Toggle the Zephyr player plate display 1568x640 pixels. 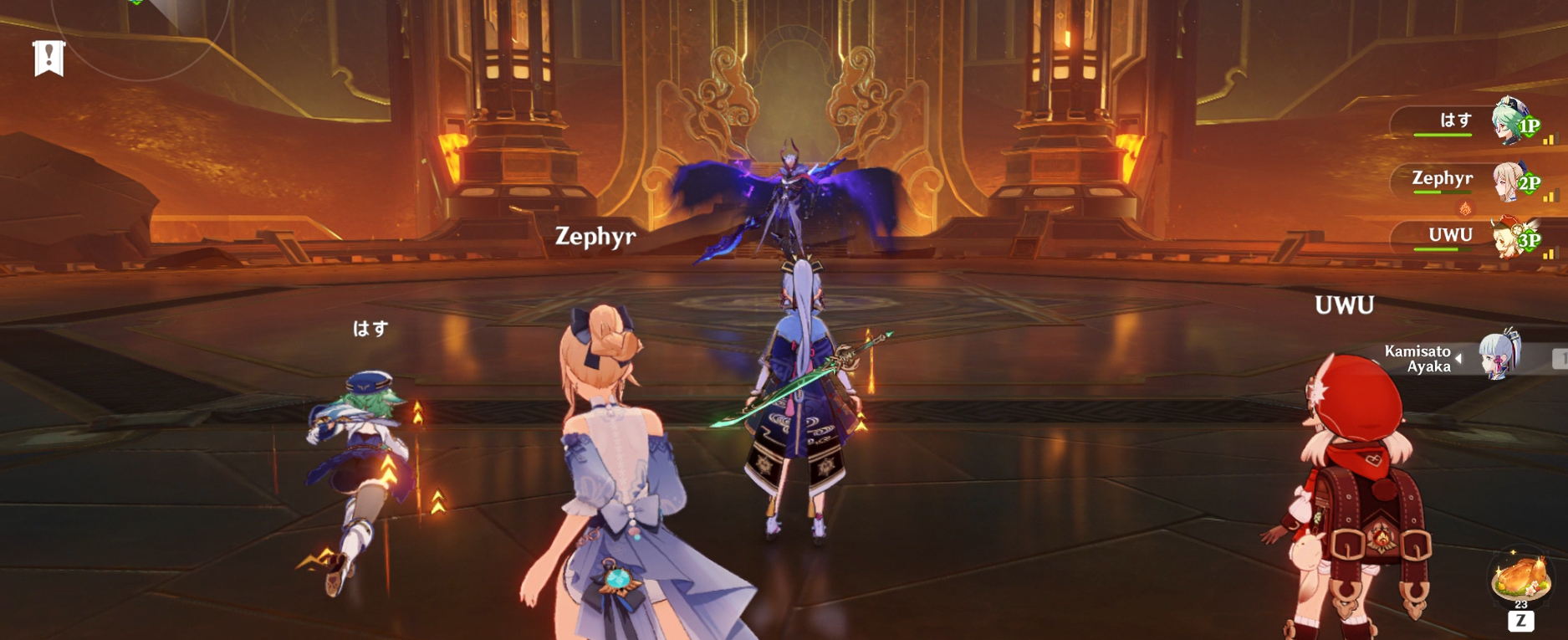click(x=1443, y=177)
